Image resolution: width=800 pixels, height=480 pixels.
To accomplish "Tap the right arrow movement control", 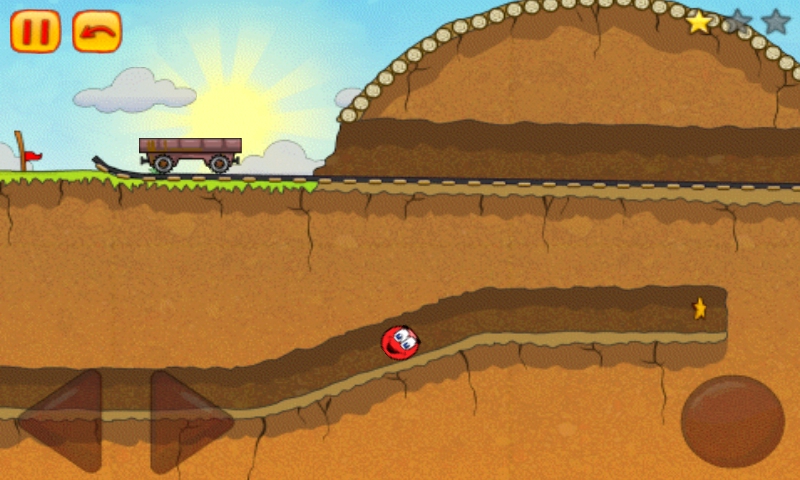I will 187,421.
